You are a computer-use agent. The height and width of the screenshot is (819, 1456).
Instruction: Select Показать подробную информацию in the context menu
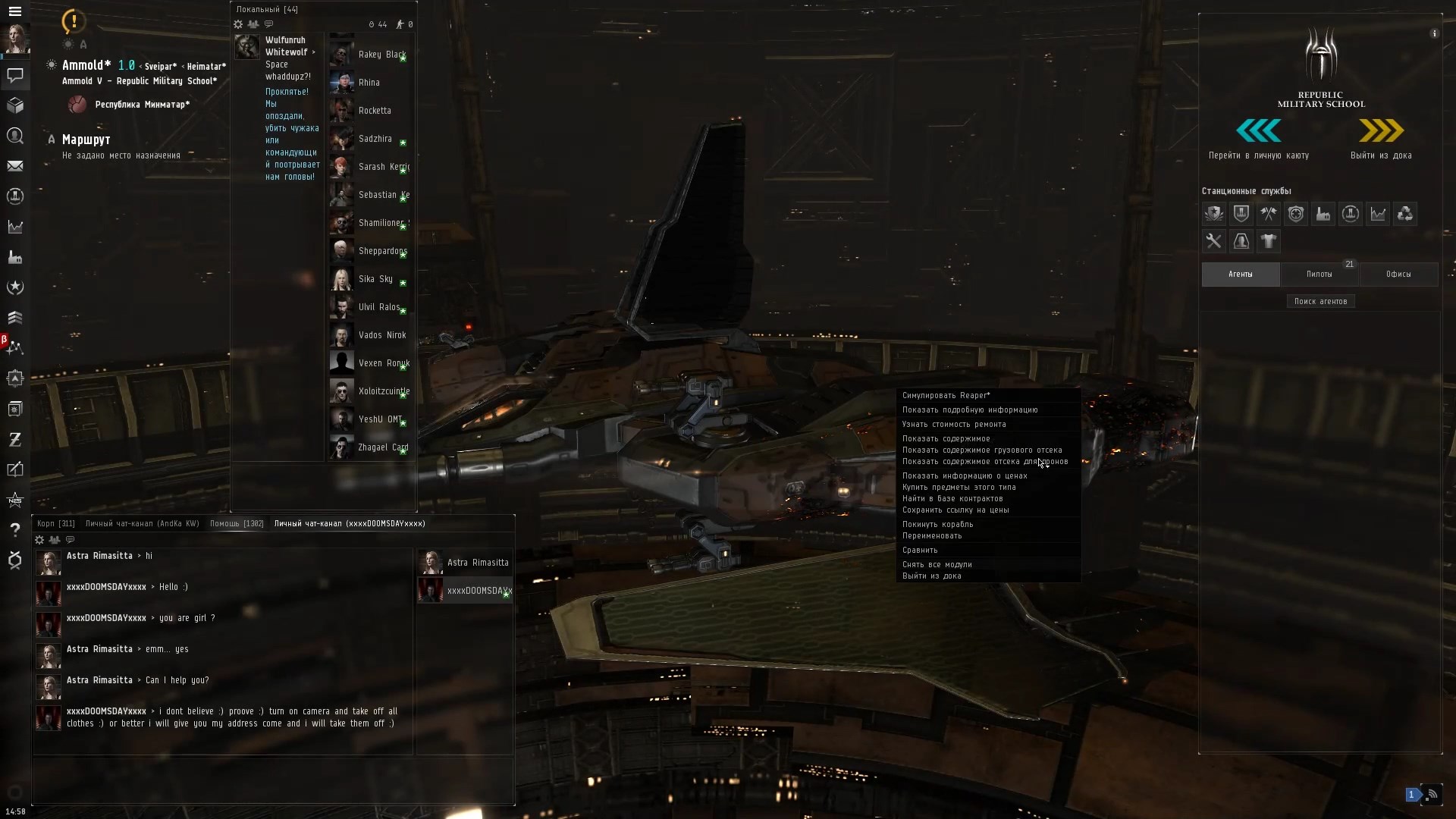[x=971, y=409]
